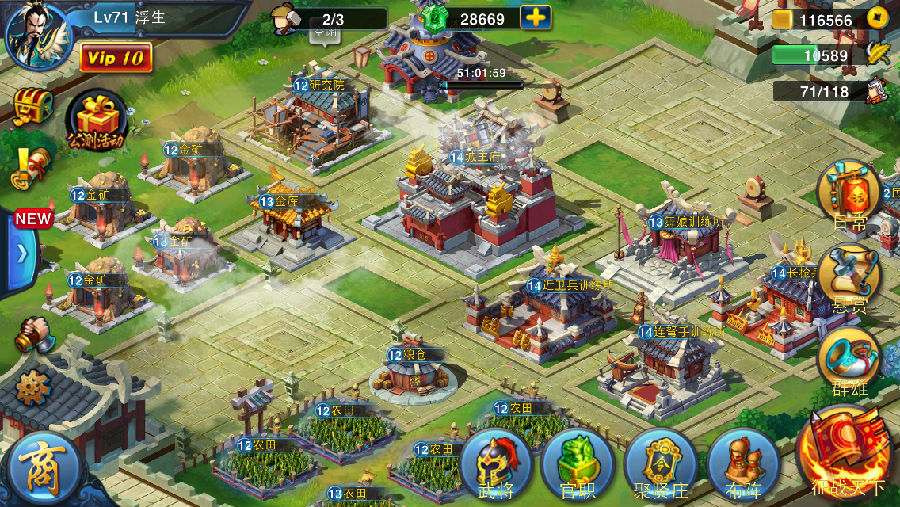This screenshot has height=507, width=900.
Task: Open the Vip 10 privileges page
Action: (x=116, y=57)
